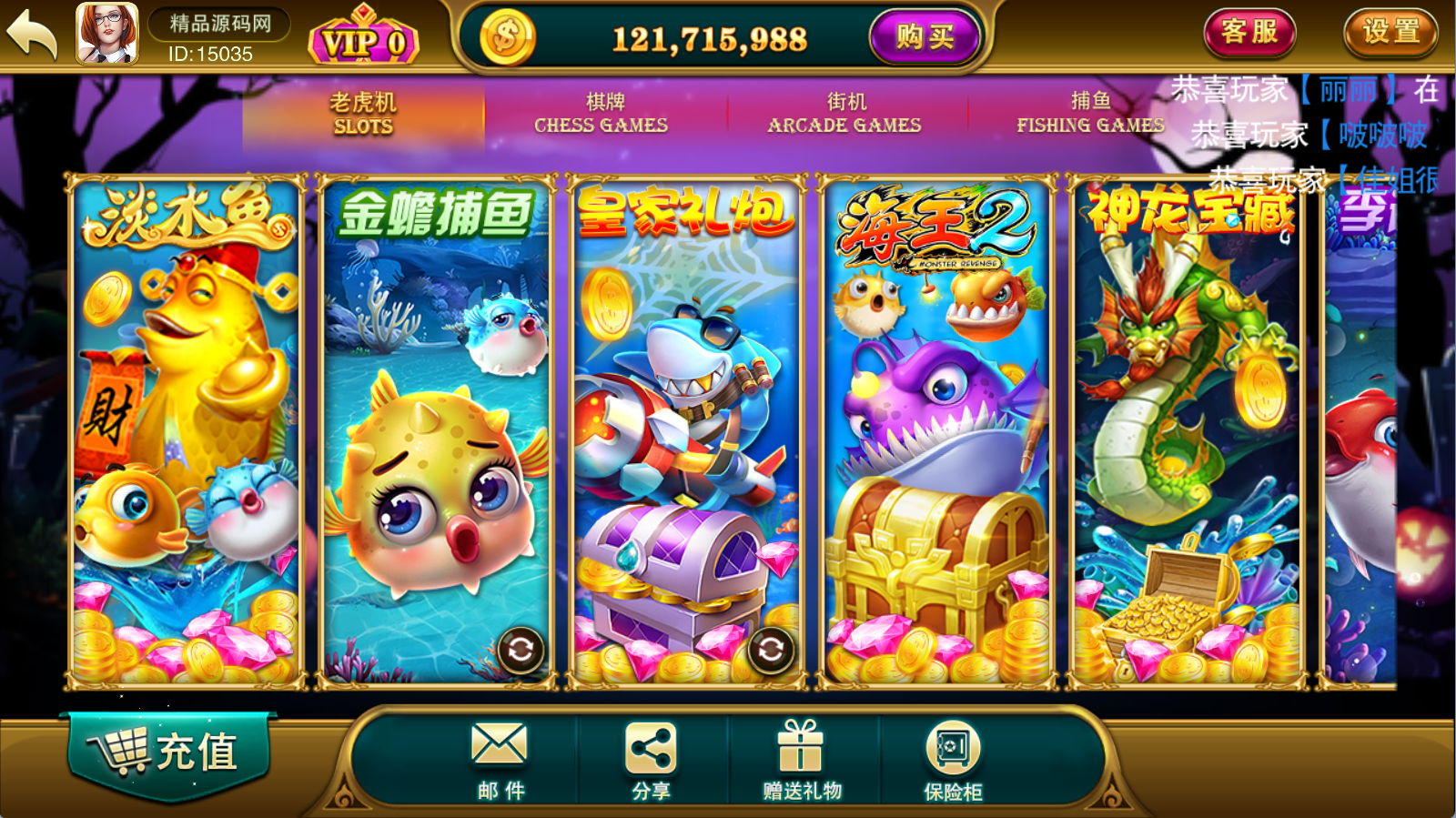Select the 淡水鱼 game card
This screenshot has width=1456, height=818.
[187, 432]
